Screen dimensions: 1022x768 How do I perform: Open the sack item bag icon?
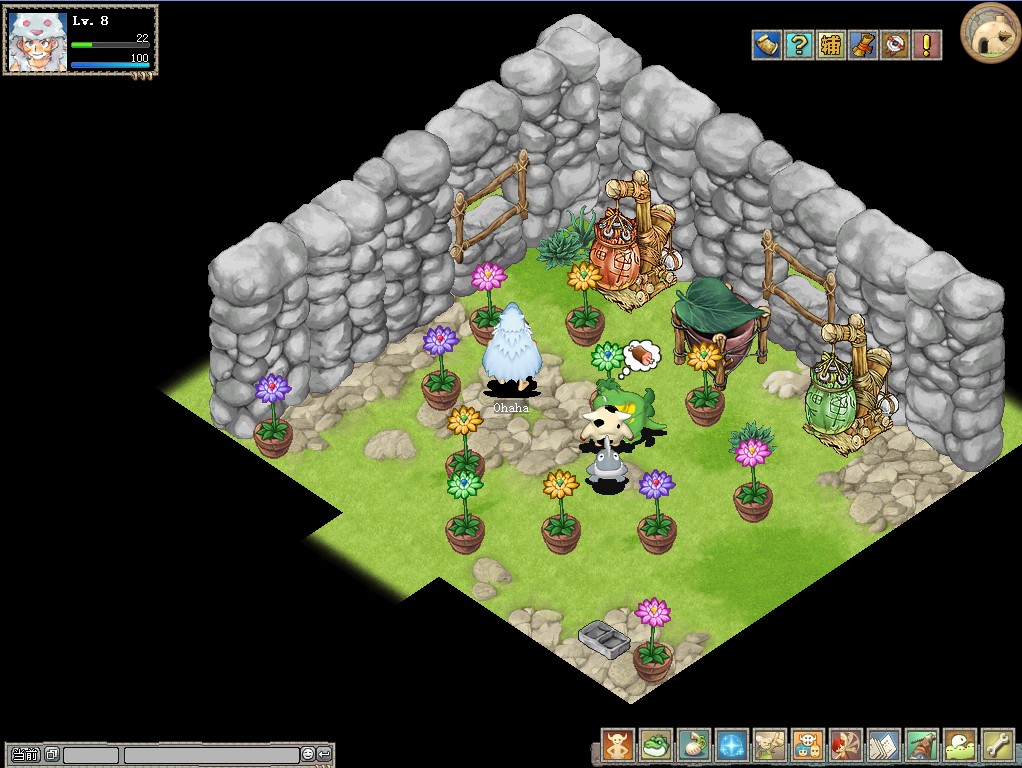coord(694,745)
